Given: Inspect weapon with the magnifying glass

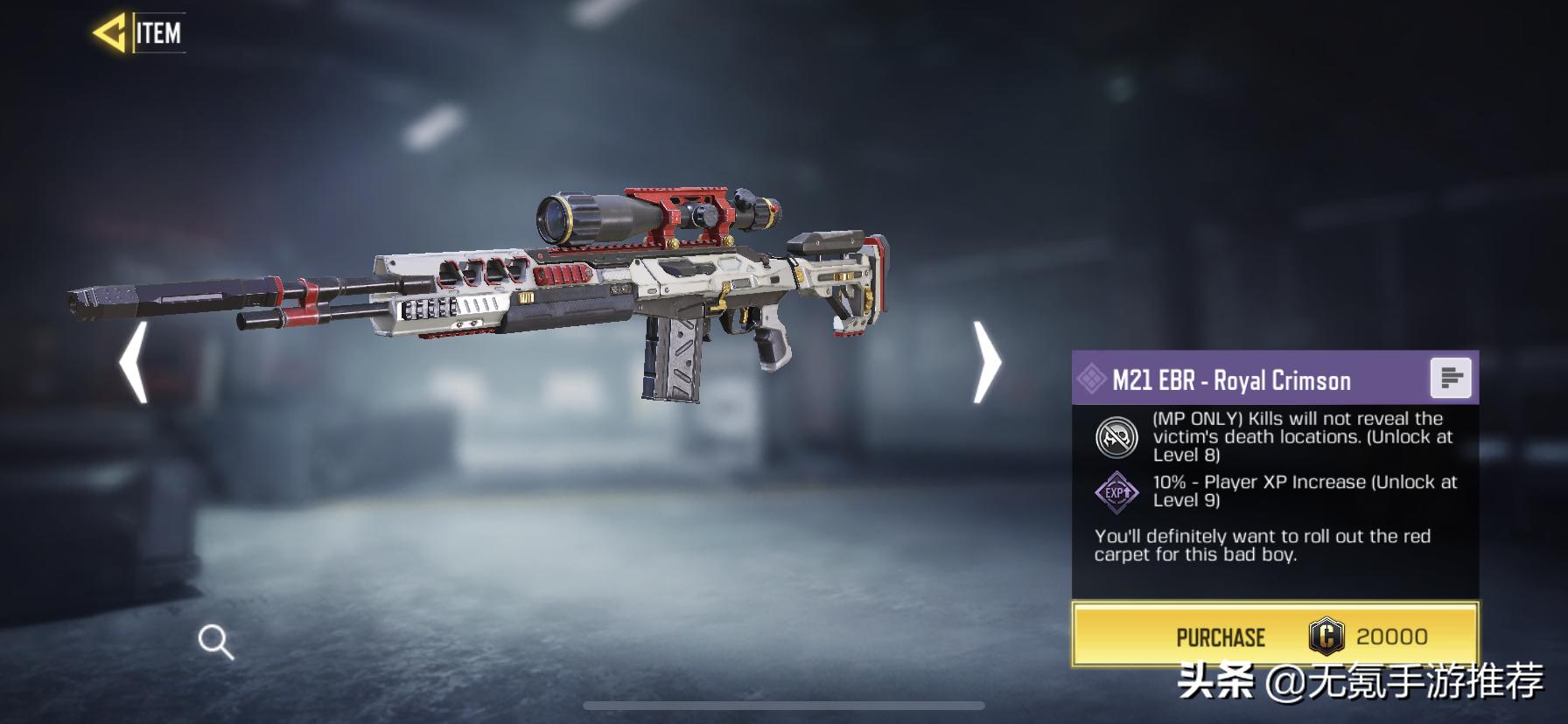Looking at the screenshot, I should tap(215, 642).
